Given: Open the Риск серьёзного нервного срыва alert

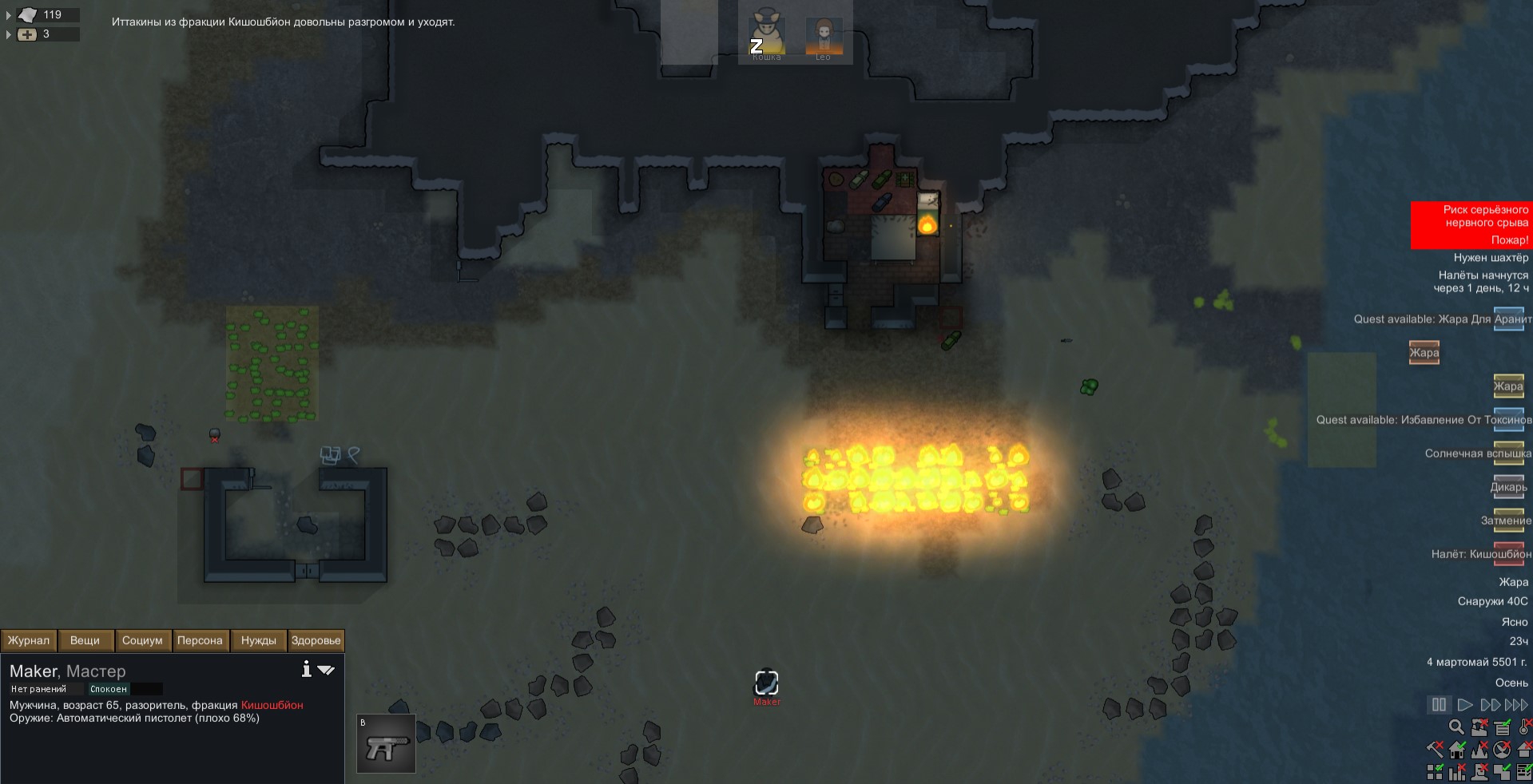Looking at the screenshot, I should click(x=1485, y=216).
